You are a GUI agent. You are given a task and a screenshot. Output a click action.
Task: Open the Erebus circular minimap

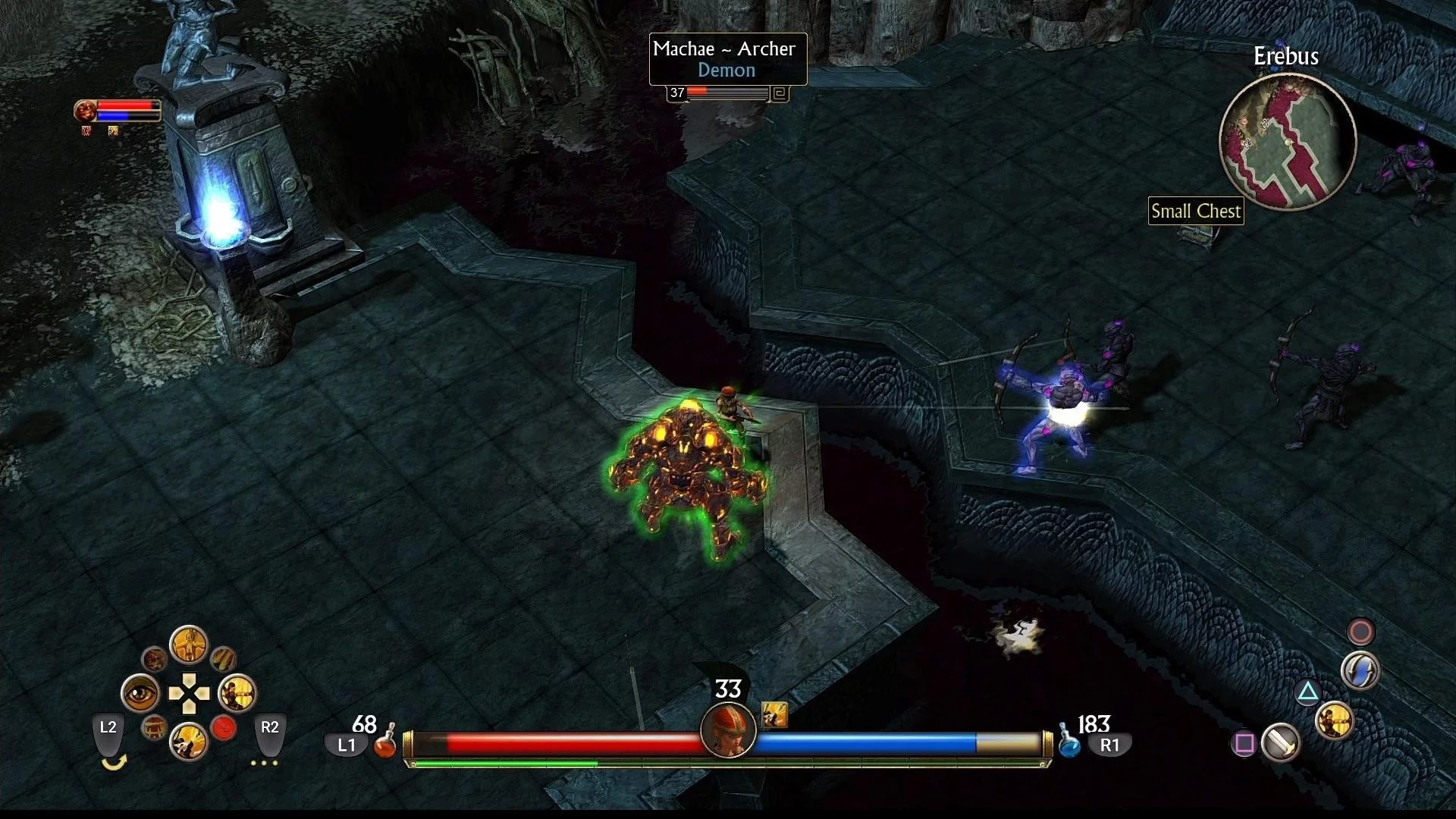tap(1287, 142)
